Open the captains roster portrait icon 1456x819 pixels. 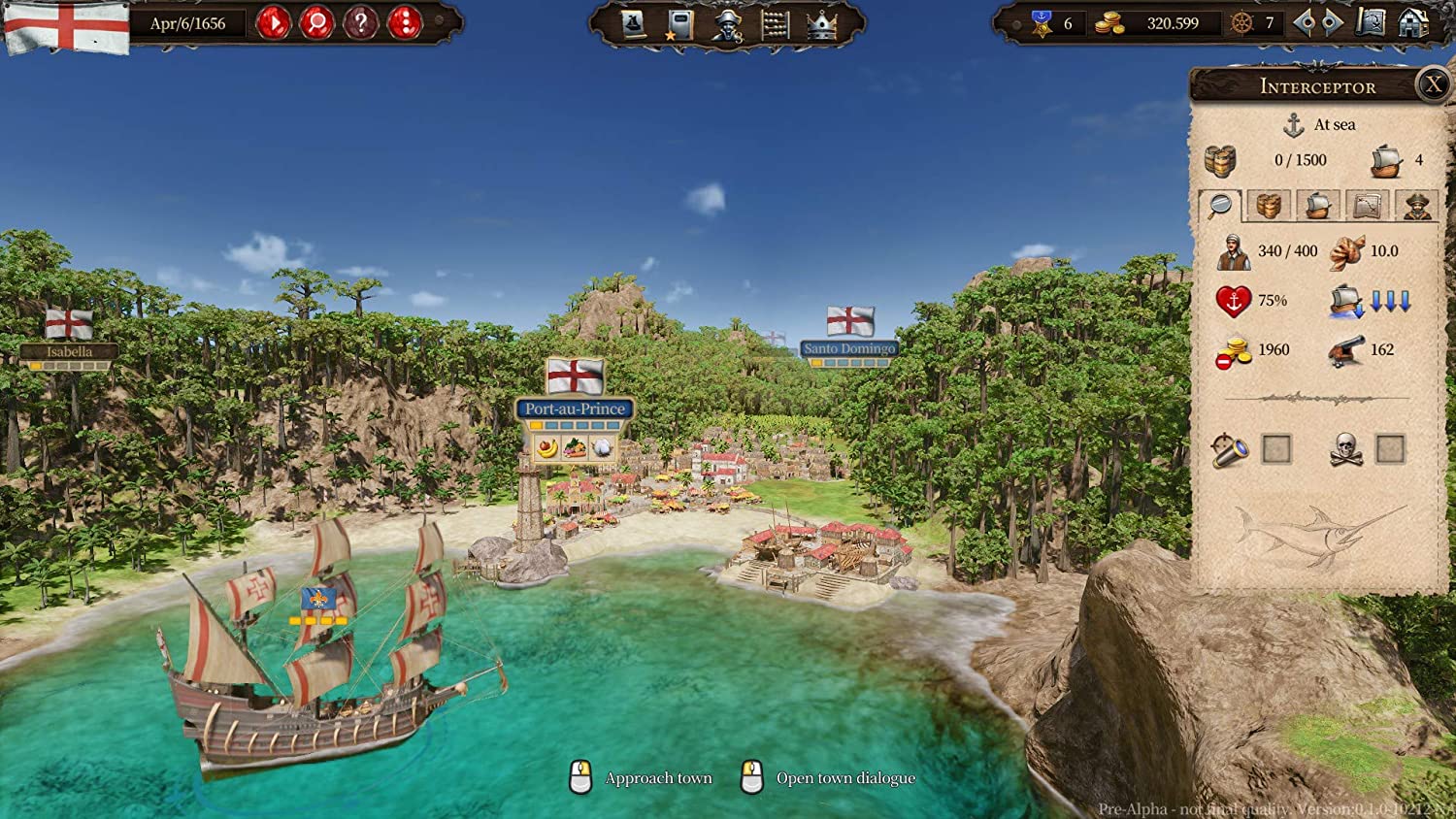pyautogui.click(x=727, y=25)
